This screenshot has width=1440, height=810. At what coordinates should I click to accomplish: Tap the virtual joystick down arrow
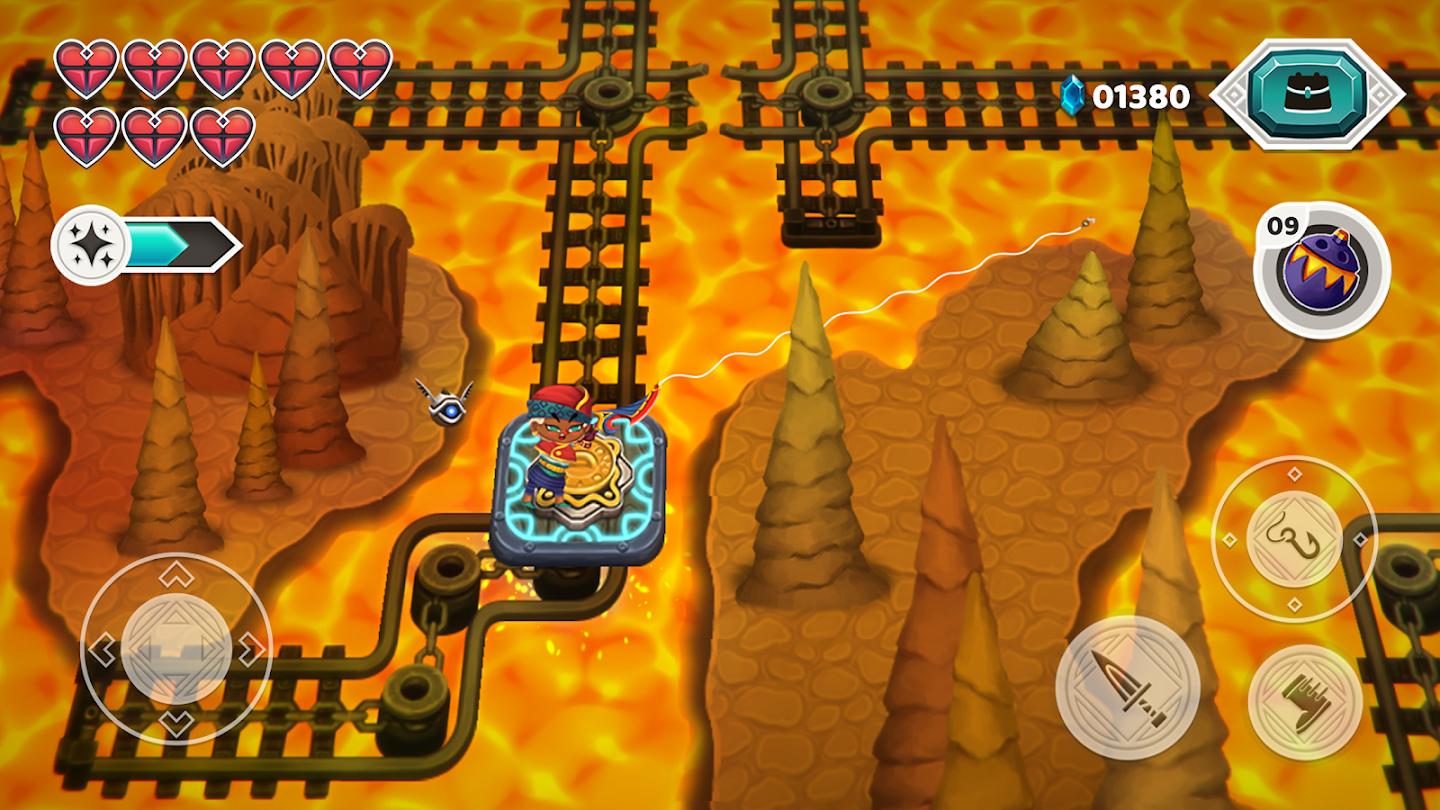[x=176, y=724]
